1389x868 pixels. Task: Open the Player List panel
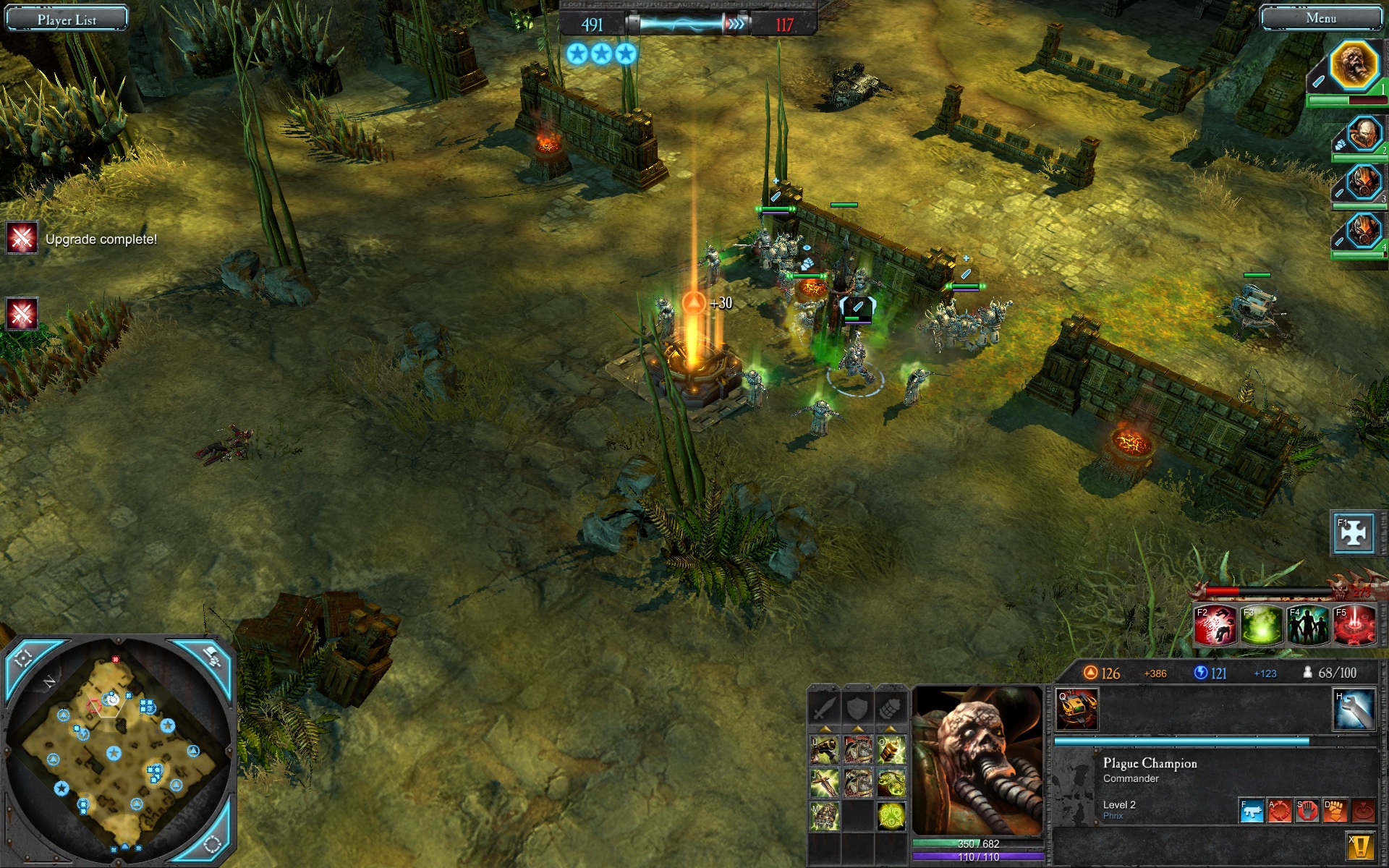[67, 19]
